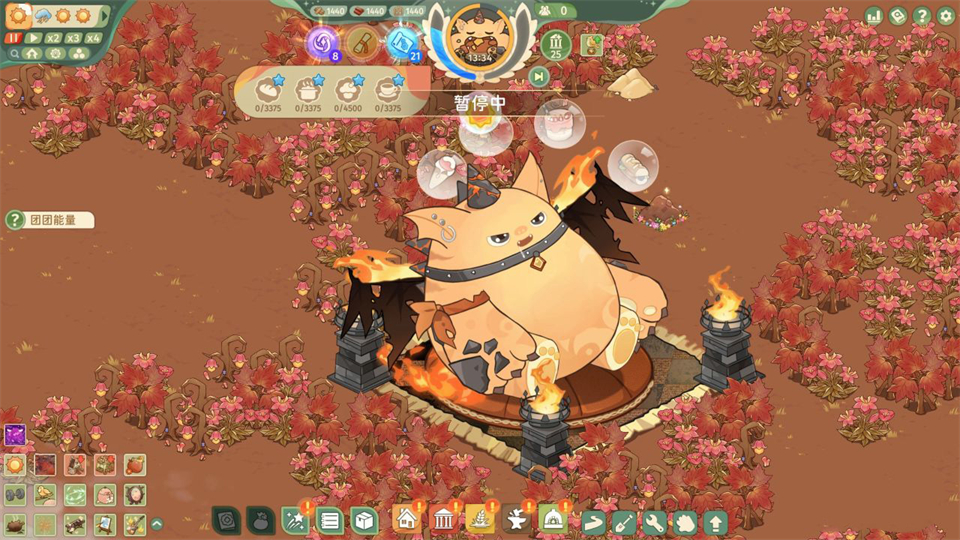Open the statistics bar chart button
960x540 pixels.
pos(874,16)
